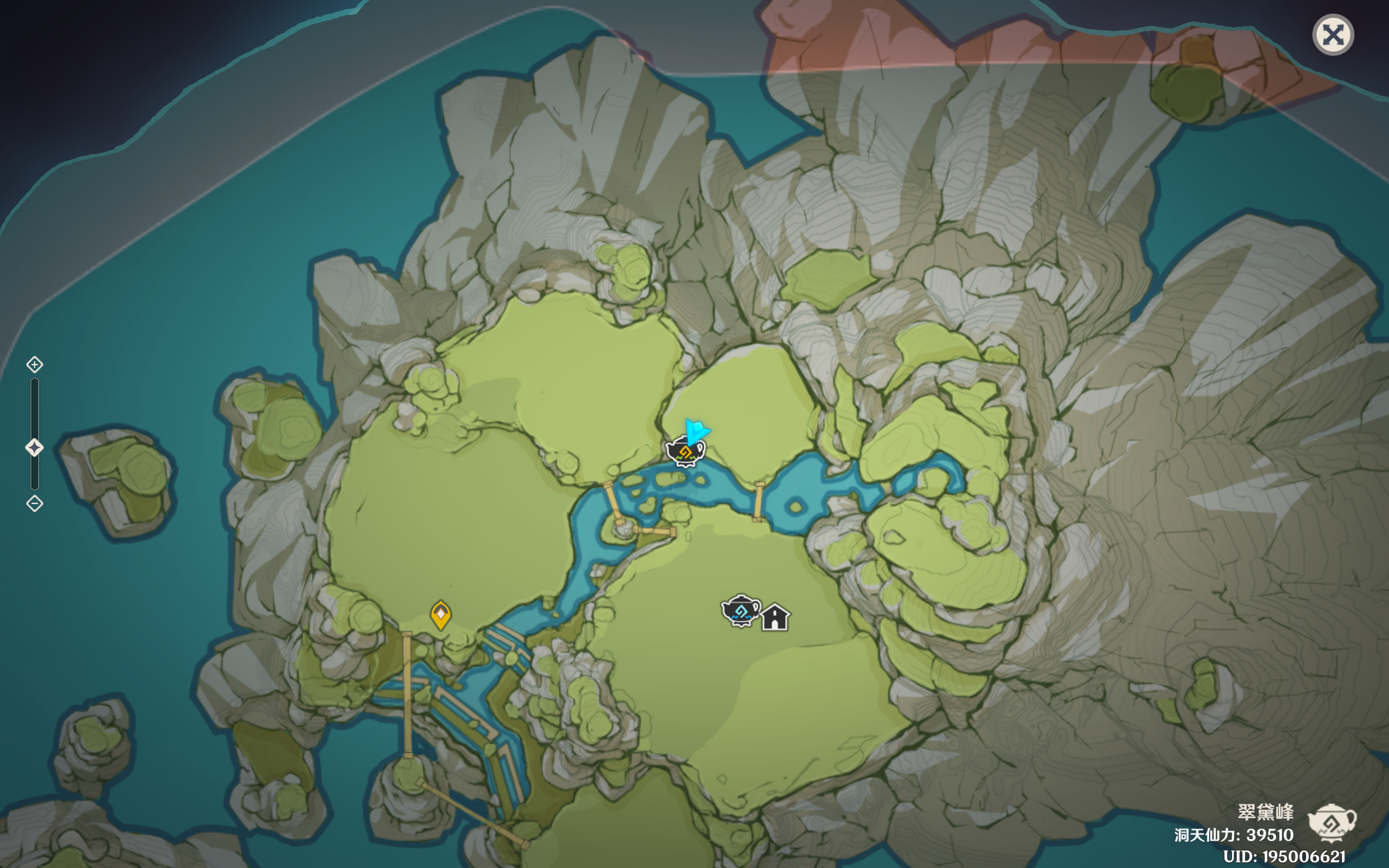Screen dimensions: 1389x868
Task: Click the zoom slider's diamond handle
Action: [34, 447]
